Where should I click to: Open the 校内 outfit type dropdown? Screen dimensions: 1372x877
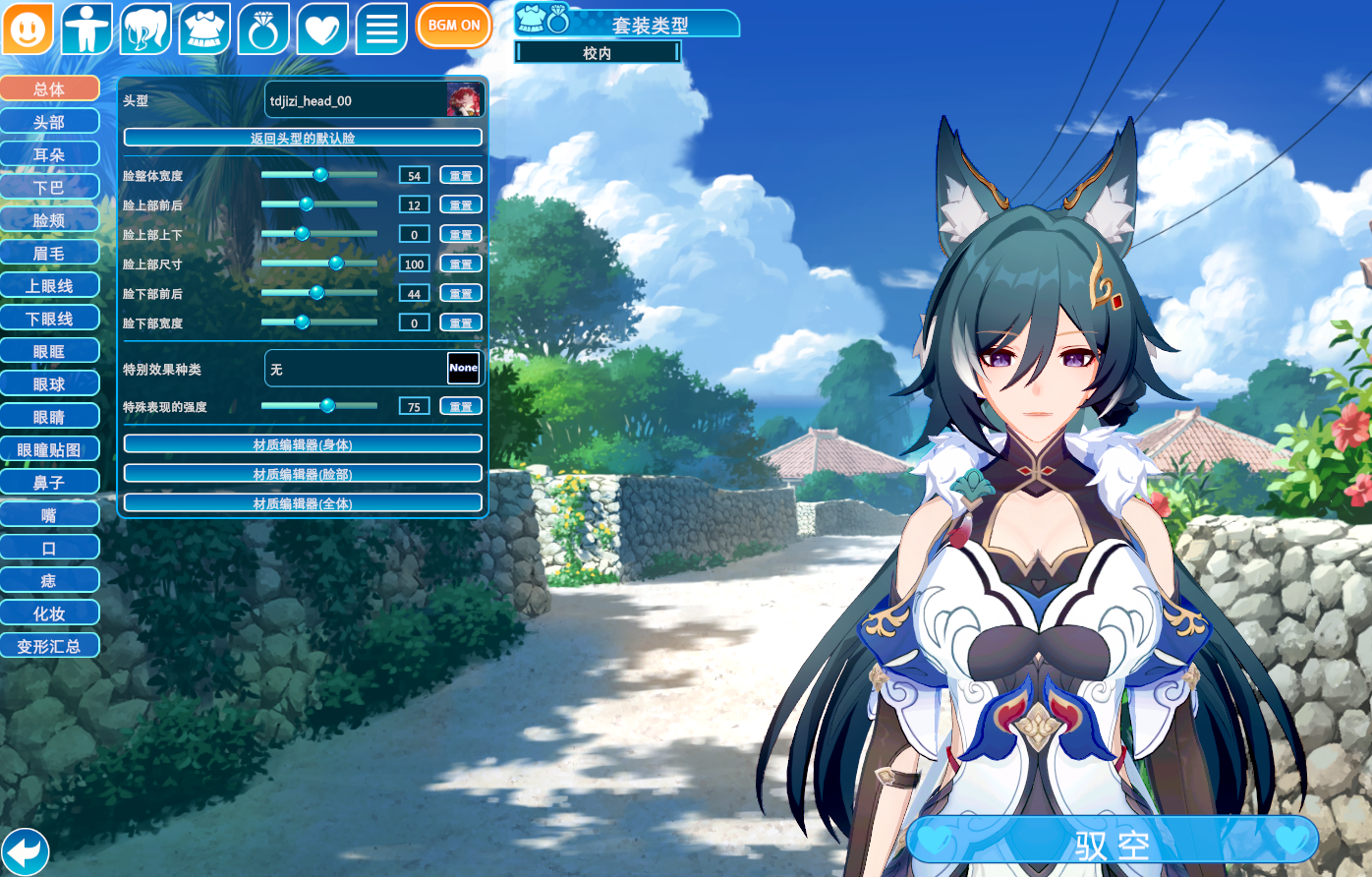598,53
